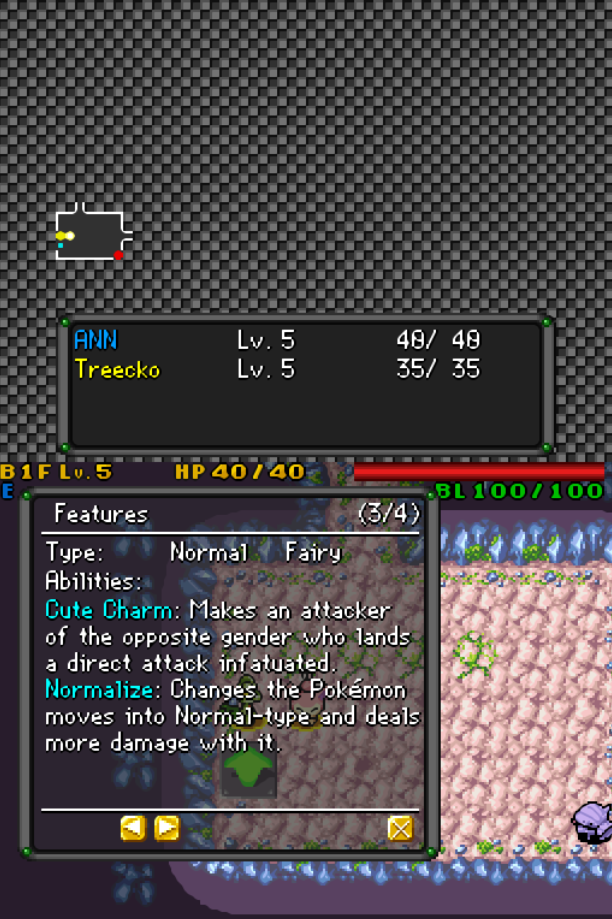Screen dimensions: 612x919
Task: Go to the previous Features page
Action: coord(132,828)
